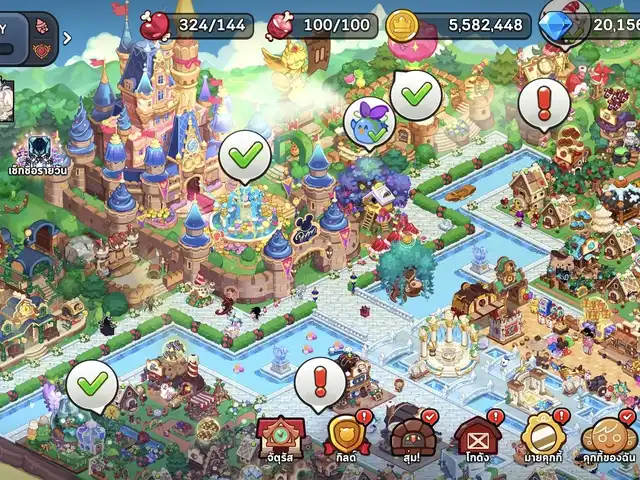Viewport: 640px width, 480px height.
Task: Collect the checkmark bubble at the bottom-left garden
Action: (92, 384)
